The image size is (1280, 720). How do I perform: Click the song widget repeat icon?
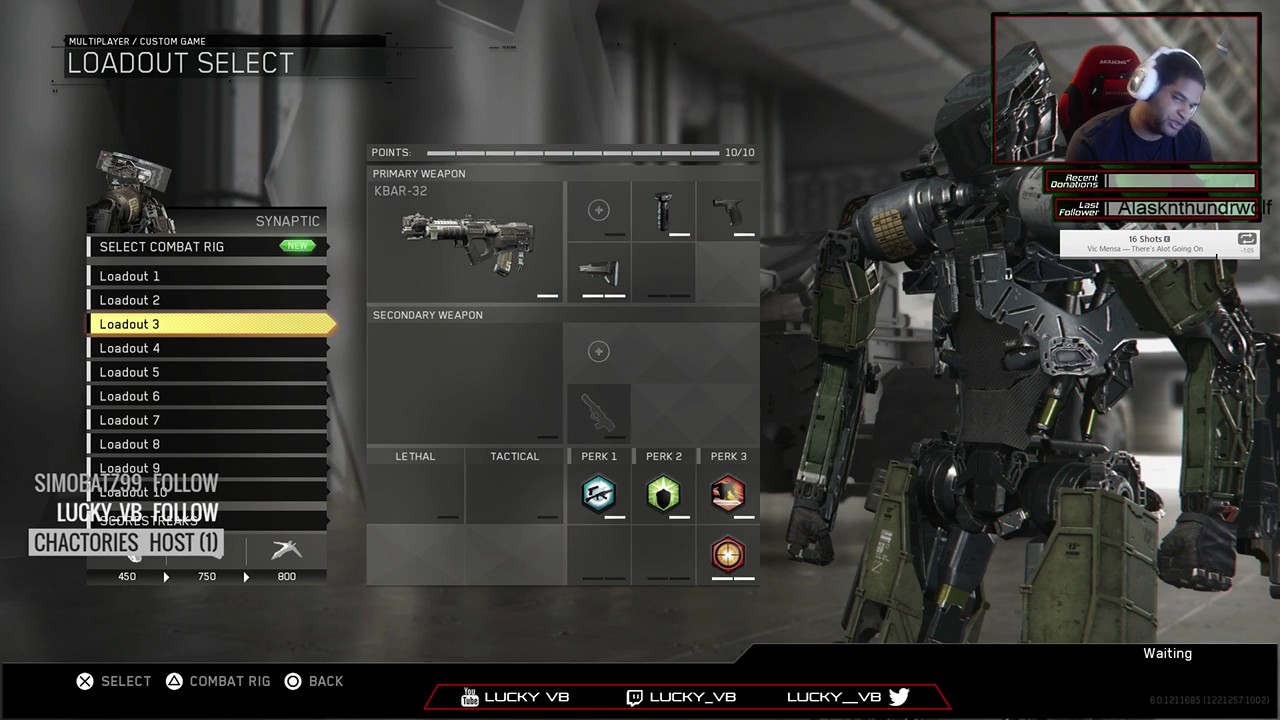pos(1246,239)
